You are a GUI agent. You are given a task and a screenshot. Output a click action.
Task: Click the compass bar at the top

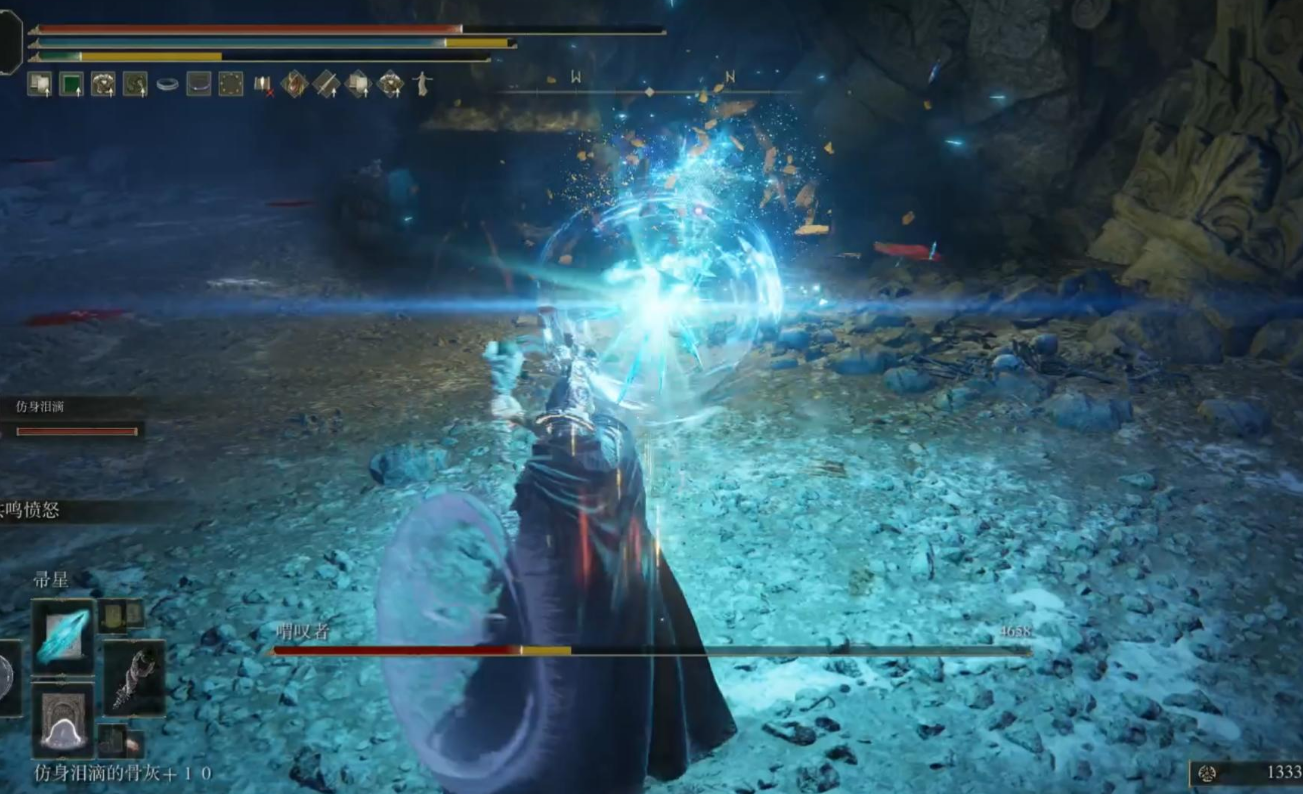649,91
